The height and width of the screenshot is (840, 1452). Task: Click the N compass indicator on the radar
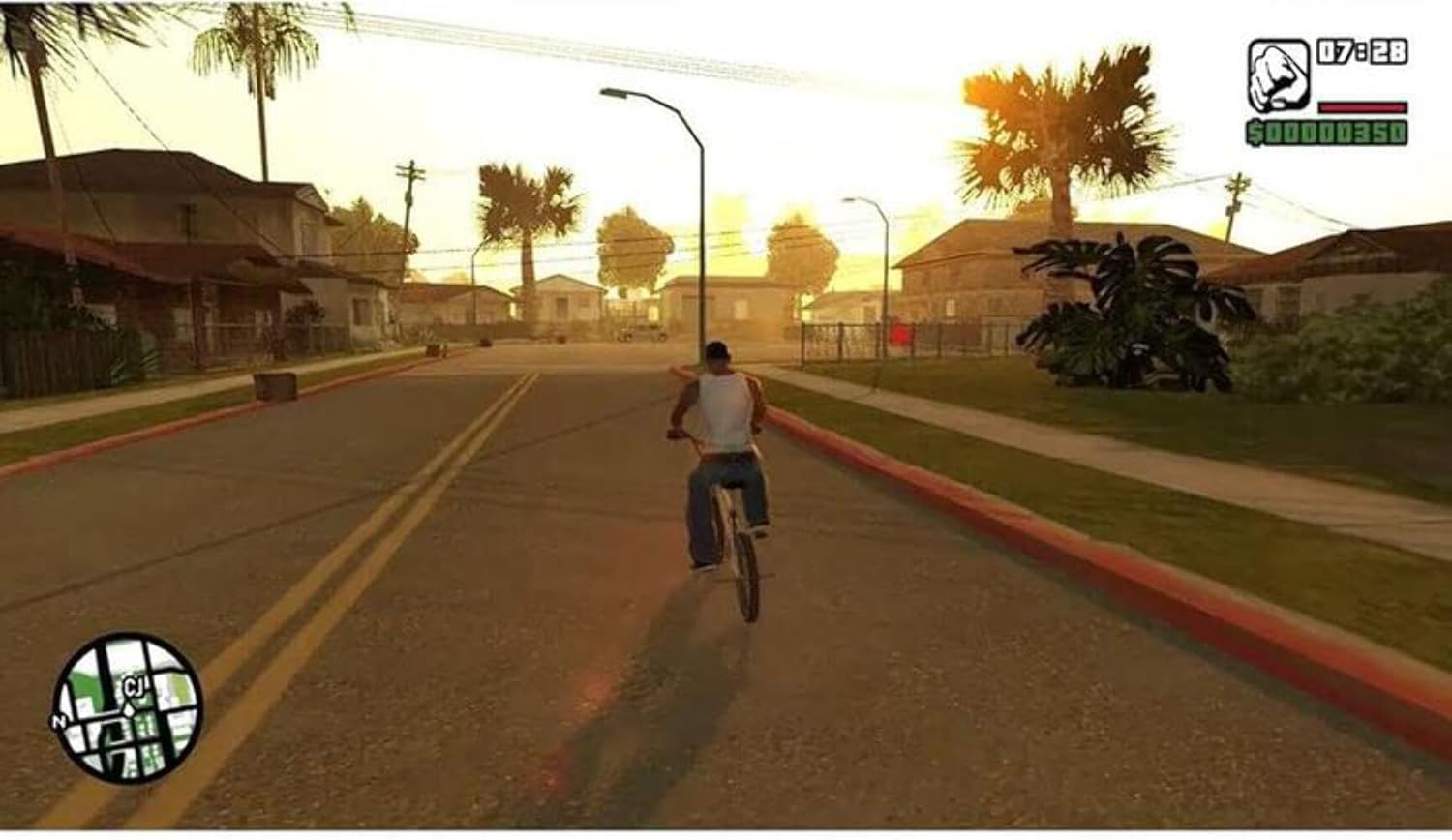(x=61, y=721)
